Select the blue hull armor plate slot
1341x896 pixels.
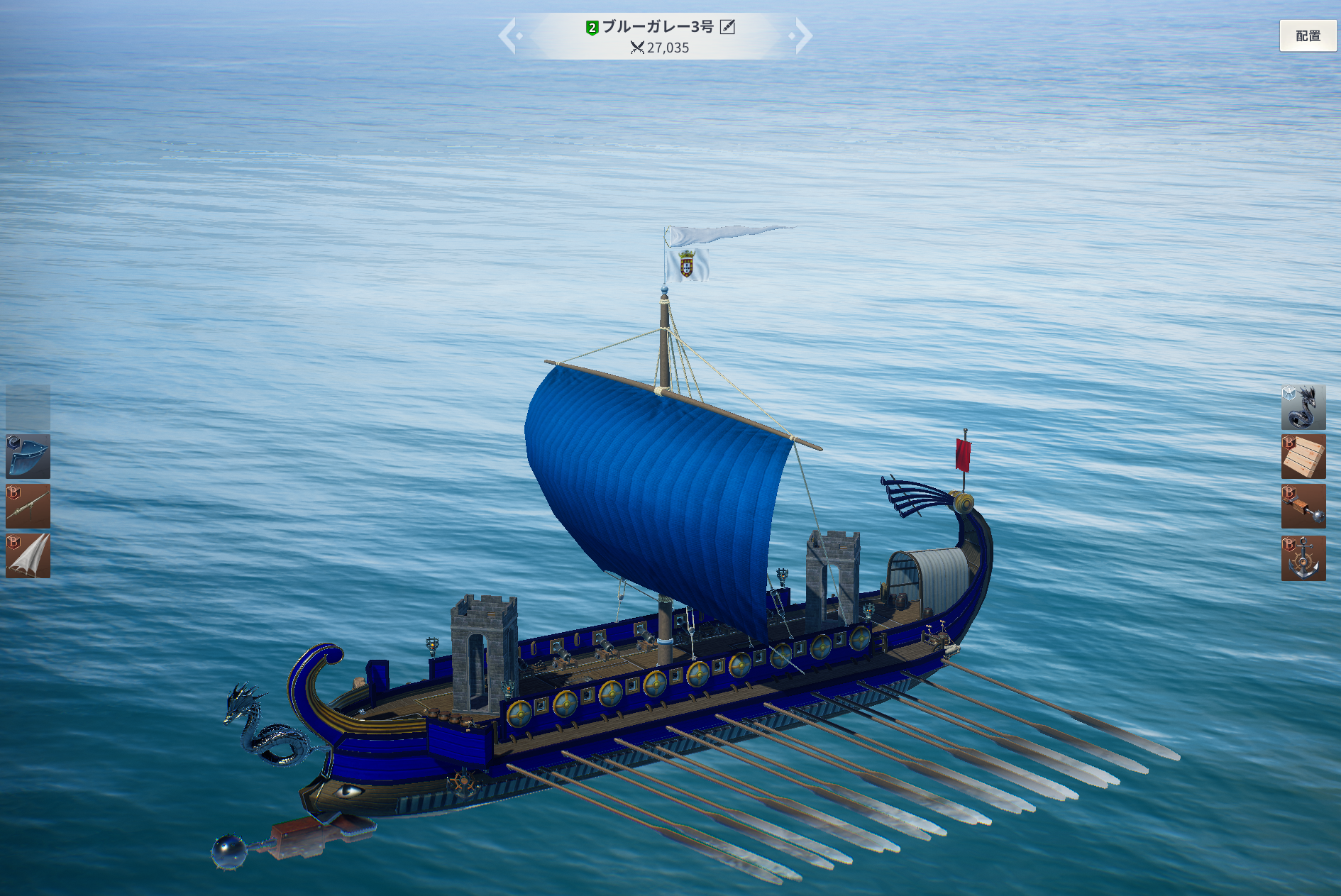click(x=28, y=457)
